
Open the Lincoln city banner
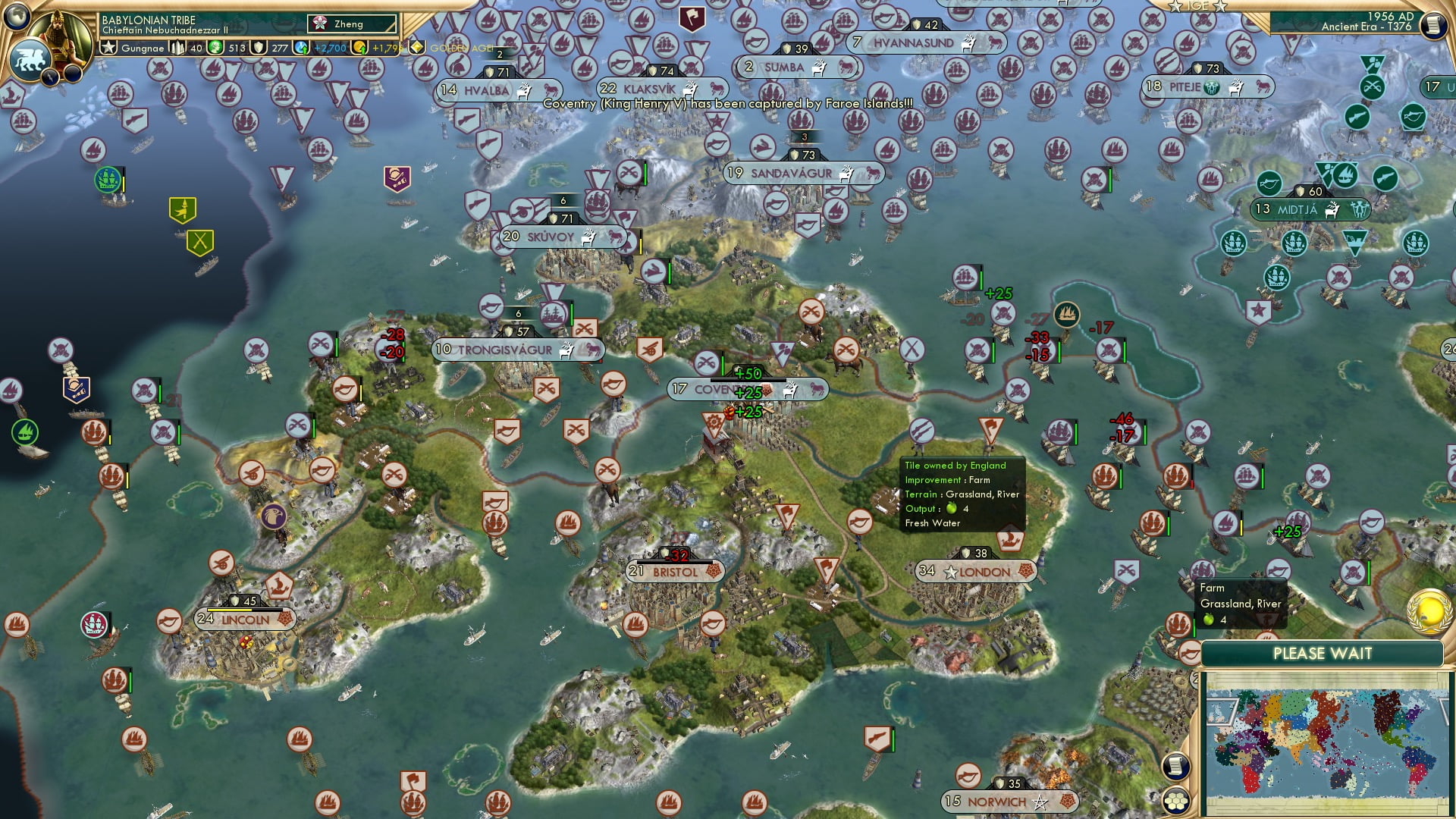[244, 620]
